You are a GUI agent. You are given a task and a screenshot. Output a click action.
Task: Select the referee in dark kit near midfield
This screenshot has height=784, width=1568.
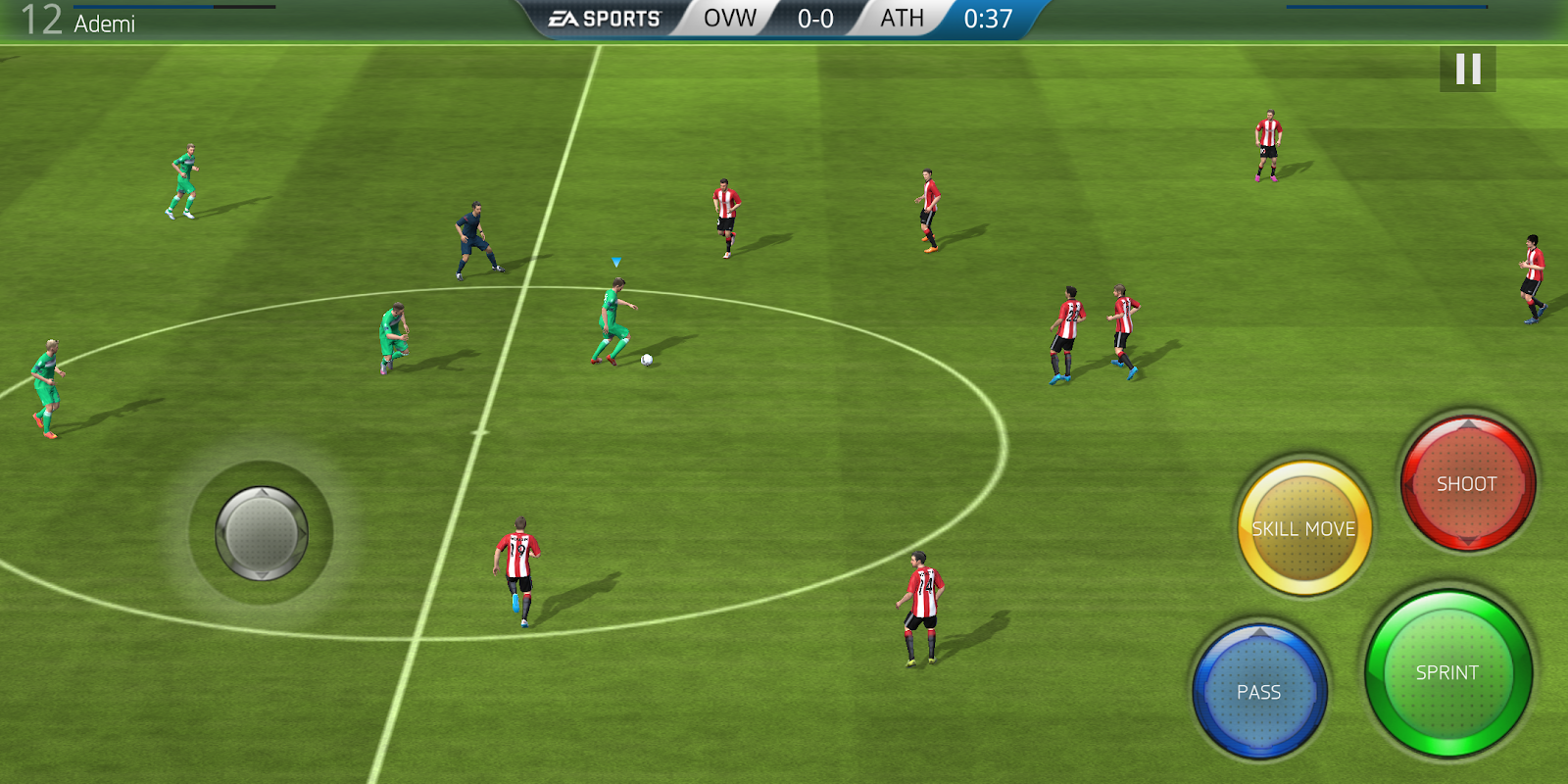[x=472, y=240]
